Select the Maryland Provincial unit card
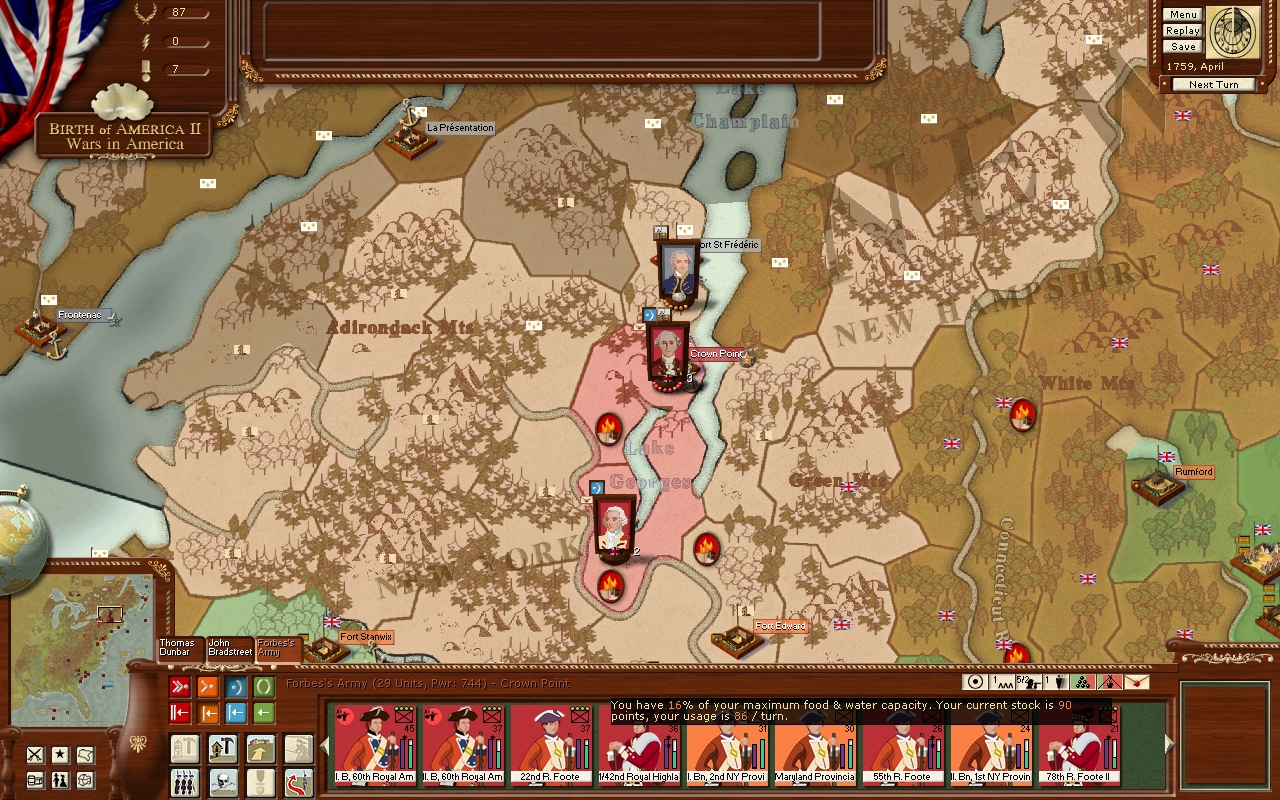Screen dimensions: 1280x800 pos(815,745)
